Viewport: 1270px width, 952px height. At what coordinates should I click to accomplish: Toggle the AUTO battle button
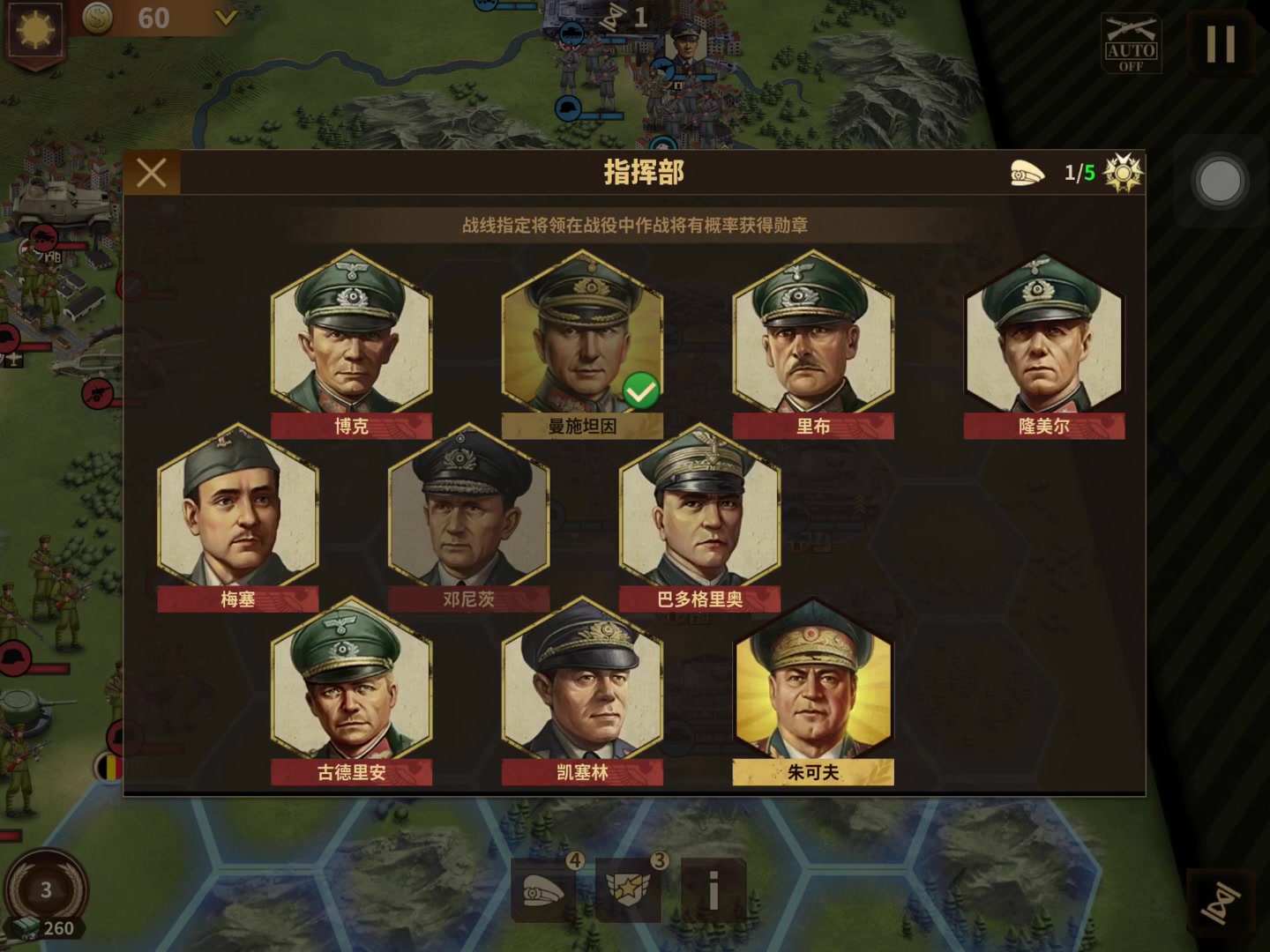pos(1131,44)
